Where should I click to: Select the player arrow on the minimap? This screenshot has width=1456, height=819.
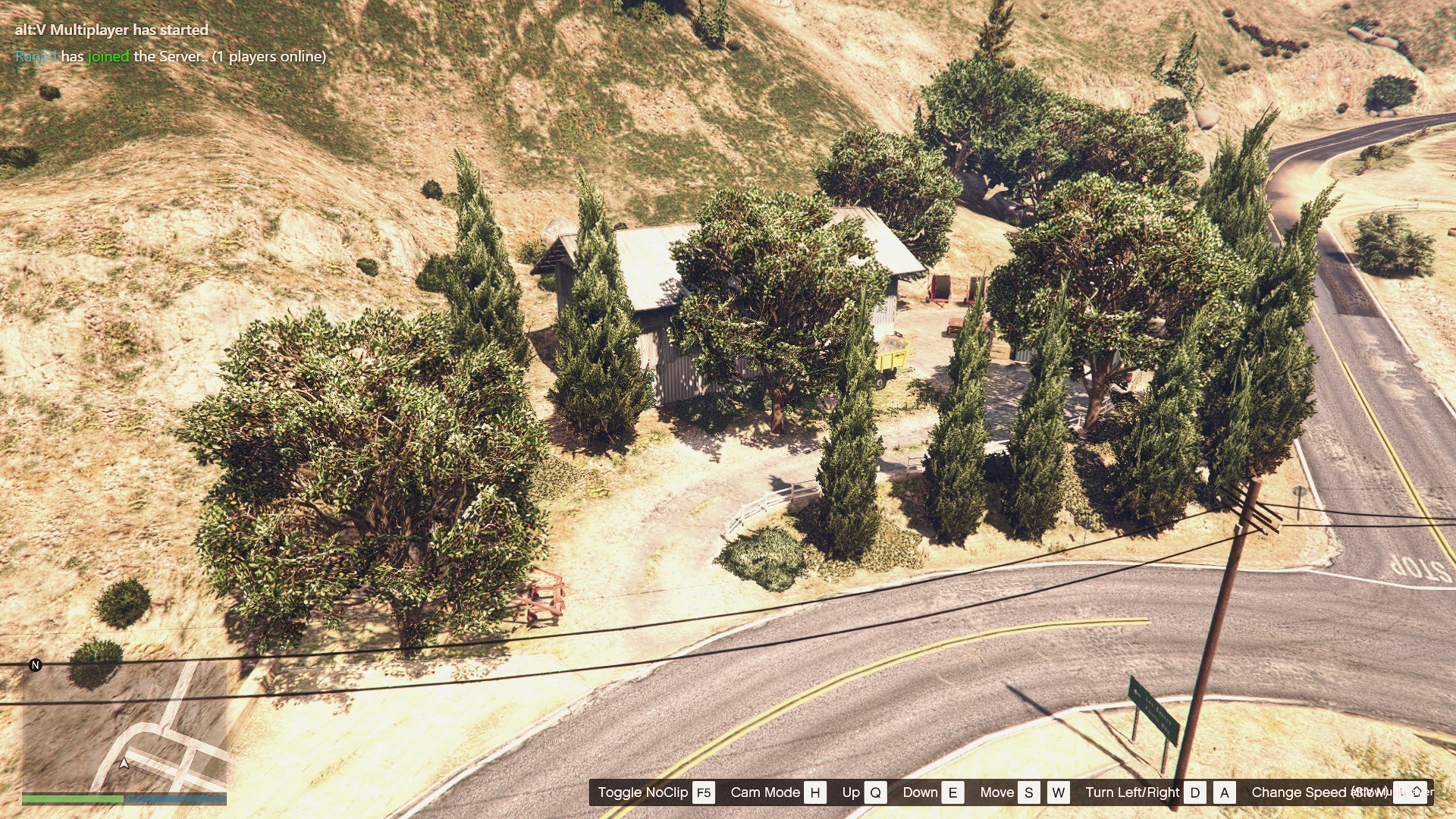[x=124, y=763]
